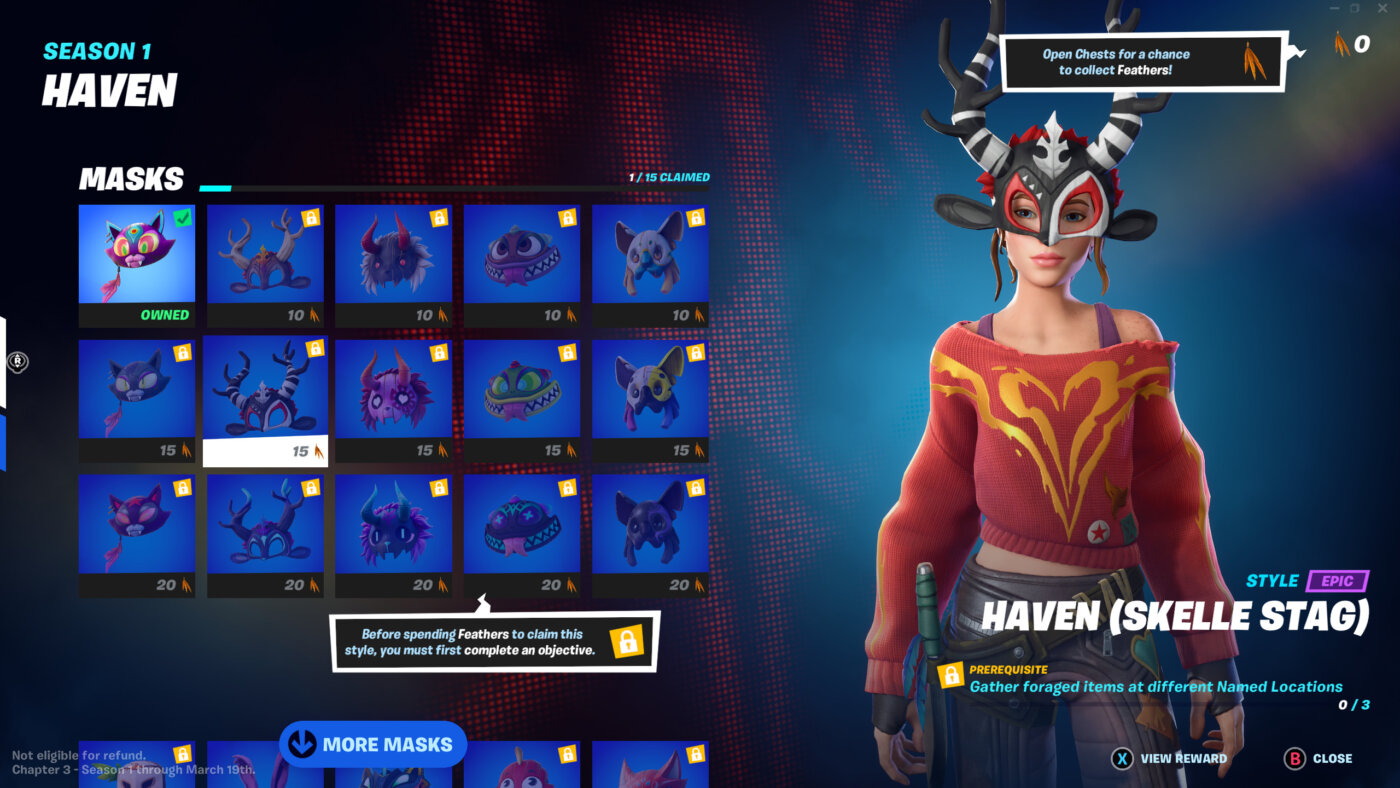Select the owned colorful cat mask
1400x788 pixels.
pos(137,255)
